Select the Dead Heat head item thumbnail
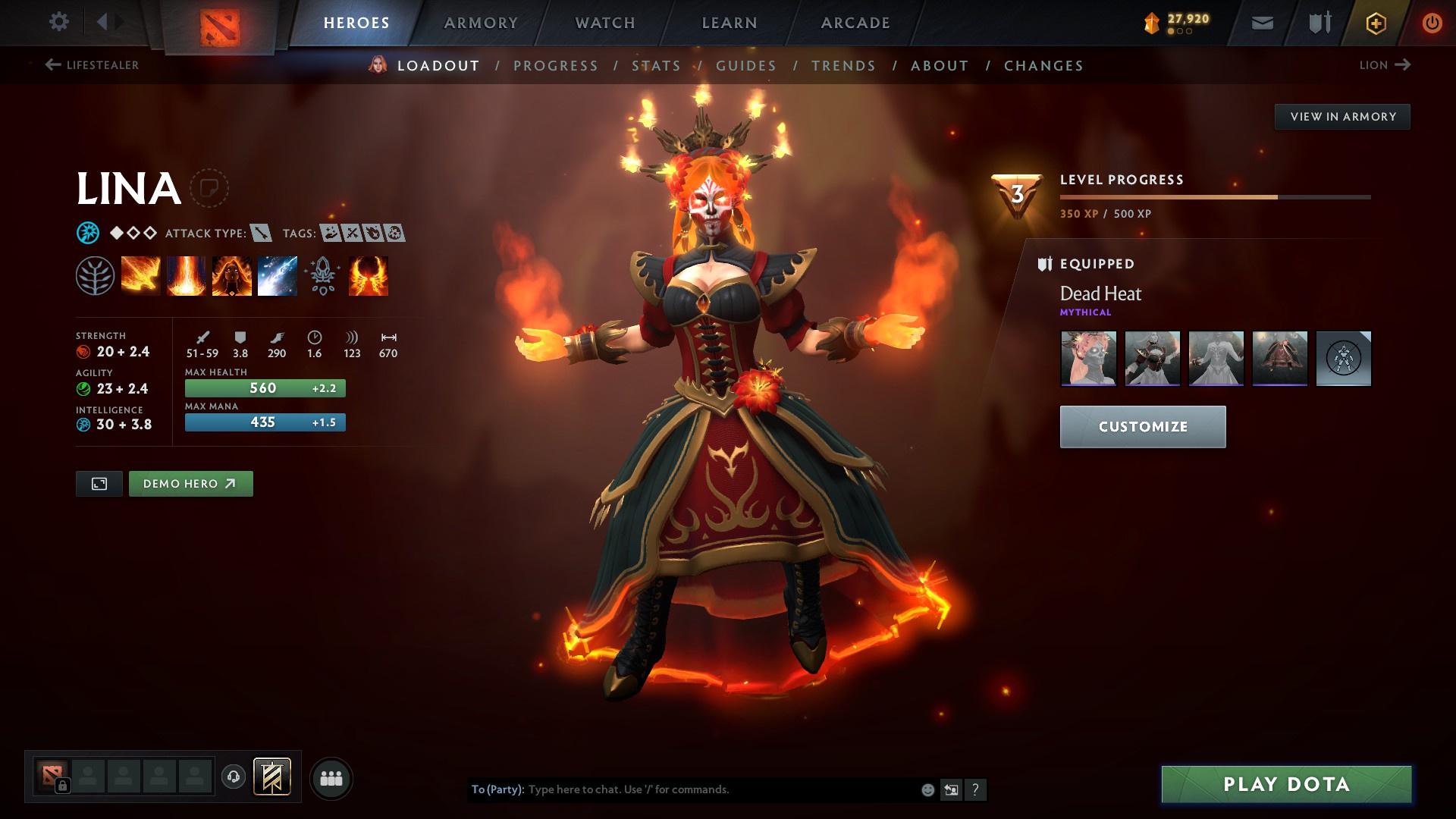Image resolution: width=1456 pixels, height=819 pixels. tap(1088, 358)
